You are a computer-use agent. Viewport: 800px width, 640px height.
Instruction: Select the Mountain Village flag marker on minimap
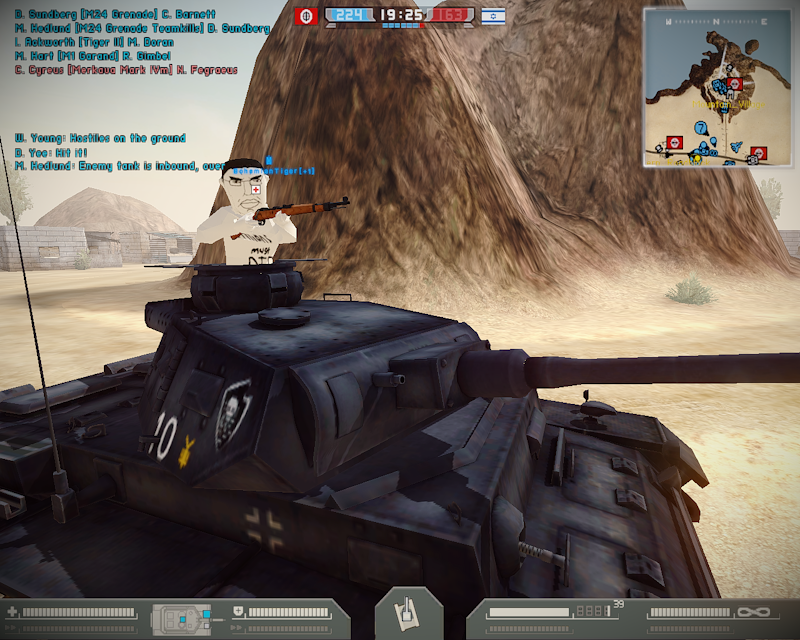735,84
